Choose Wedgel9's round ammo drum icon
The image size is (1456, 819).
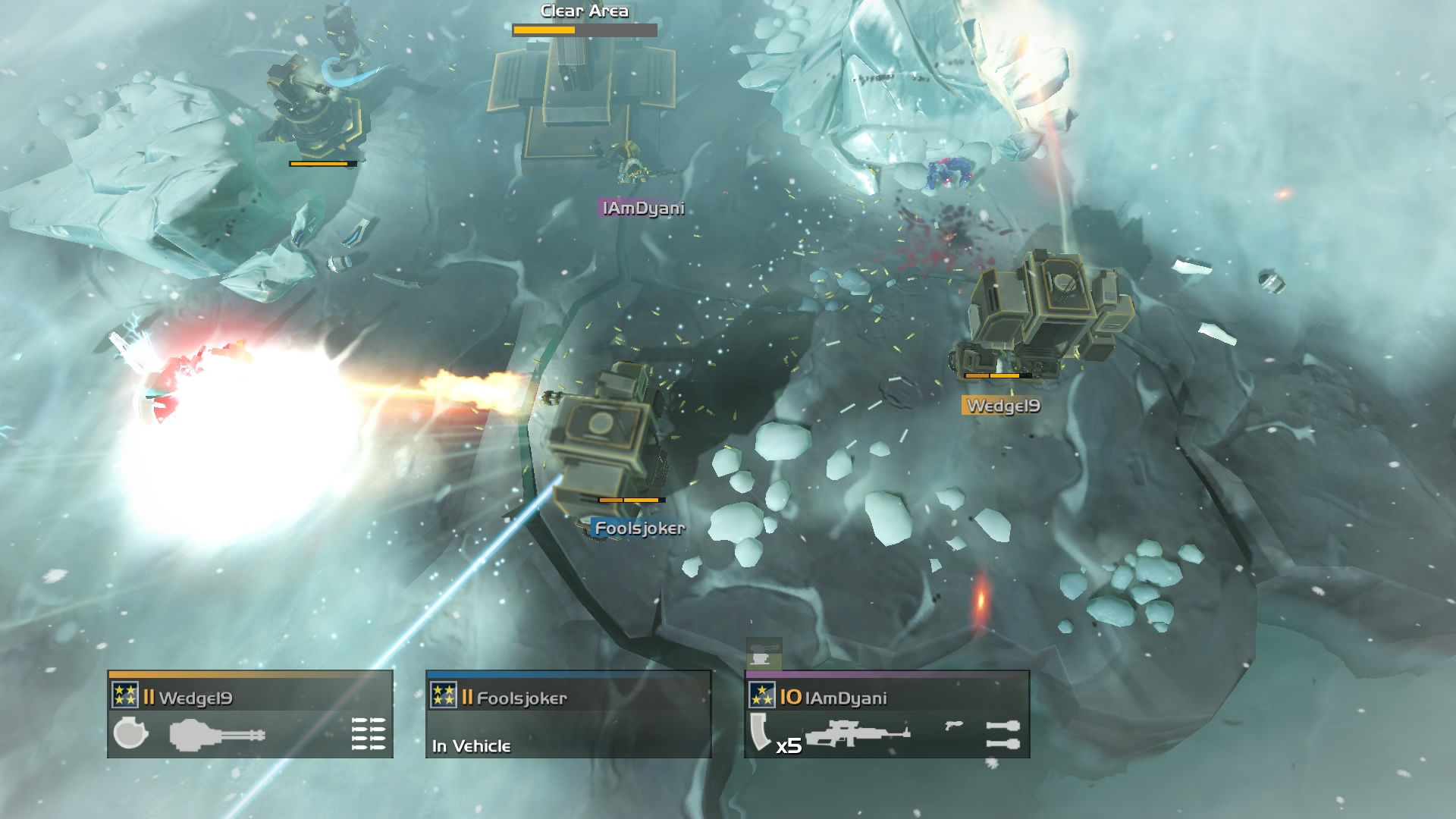tap(130, 733)
